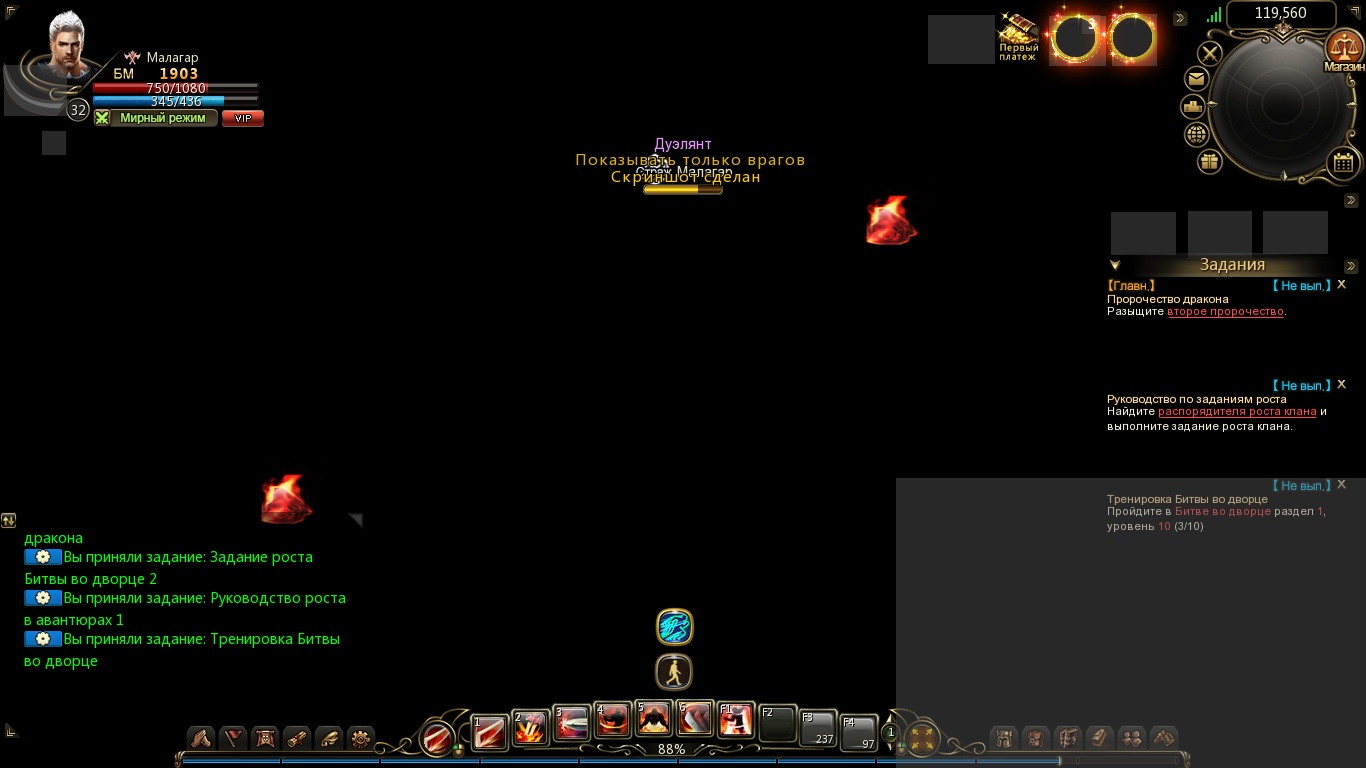This screenshot has height=768, width=1366.
Task: Open the backpack inventory icon
Action: [x=1036, y=738]
